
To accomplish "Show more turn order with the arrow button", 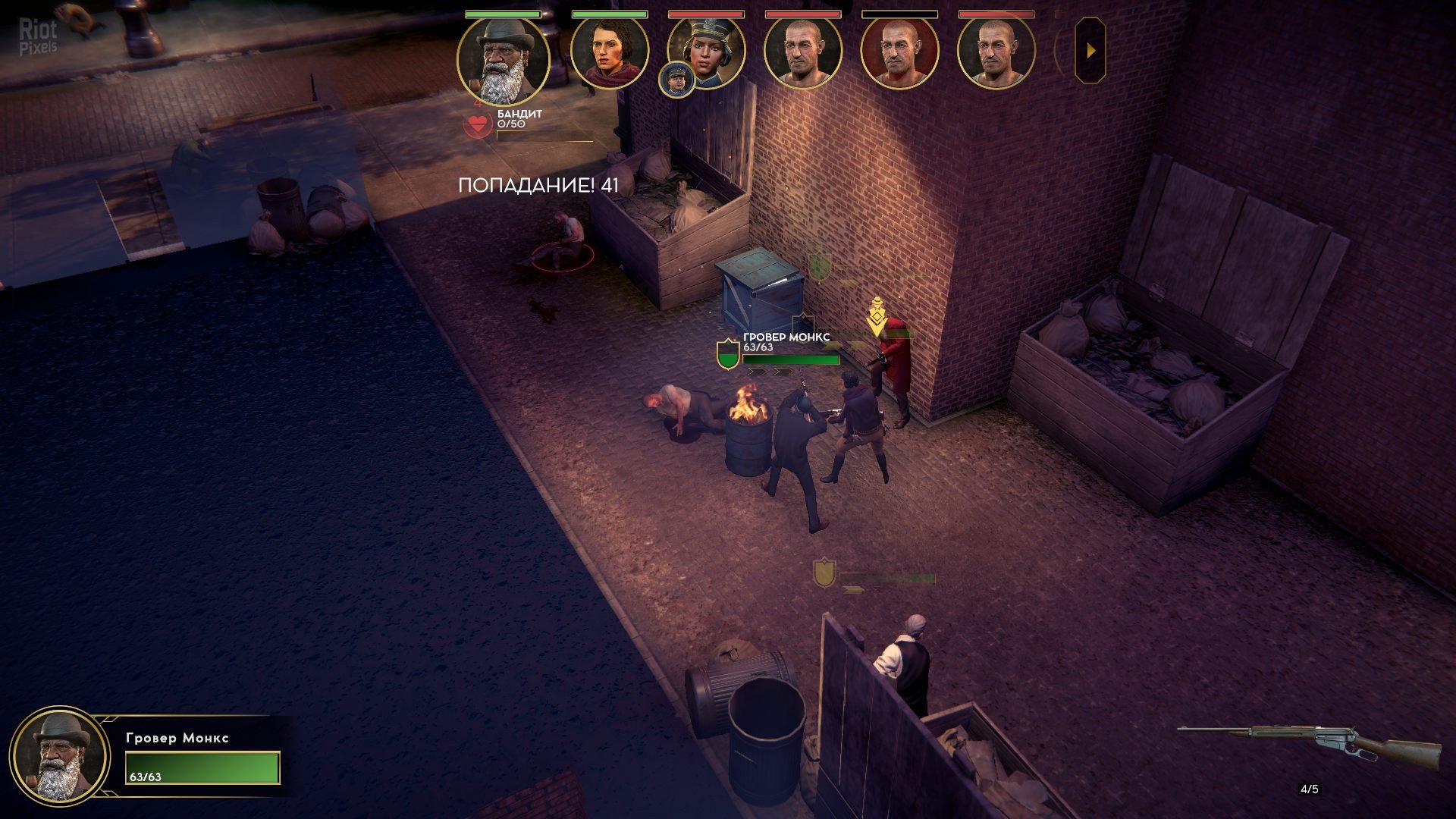I will pyautogui.click(x=1090, y=51).
